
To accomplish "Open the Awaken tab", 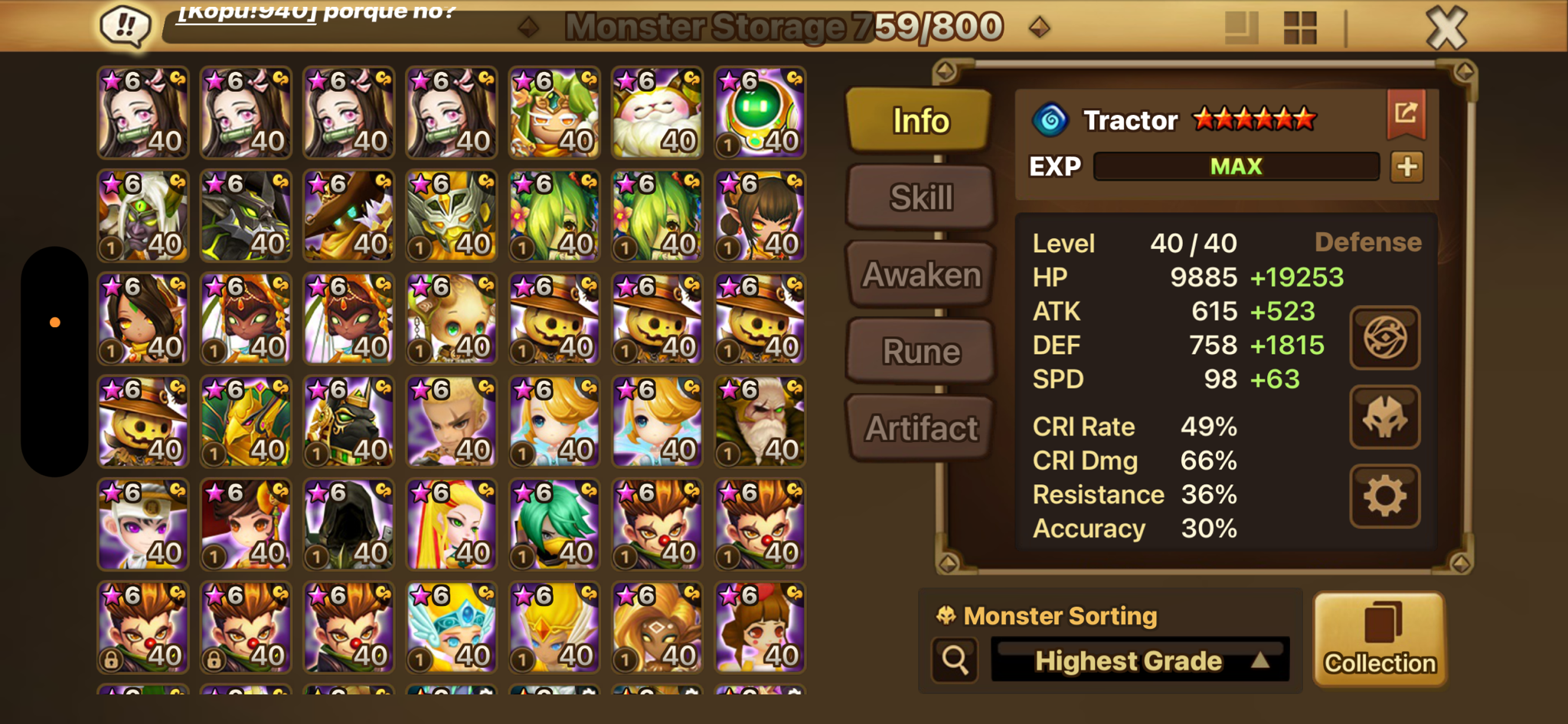I will coord(921,274).
